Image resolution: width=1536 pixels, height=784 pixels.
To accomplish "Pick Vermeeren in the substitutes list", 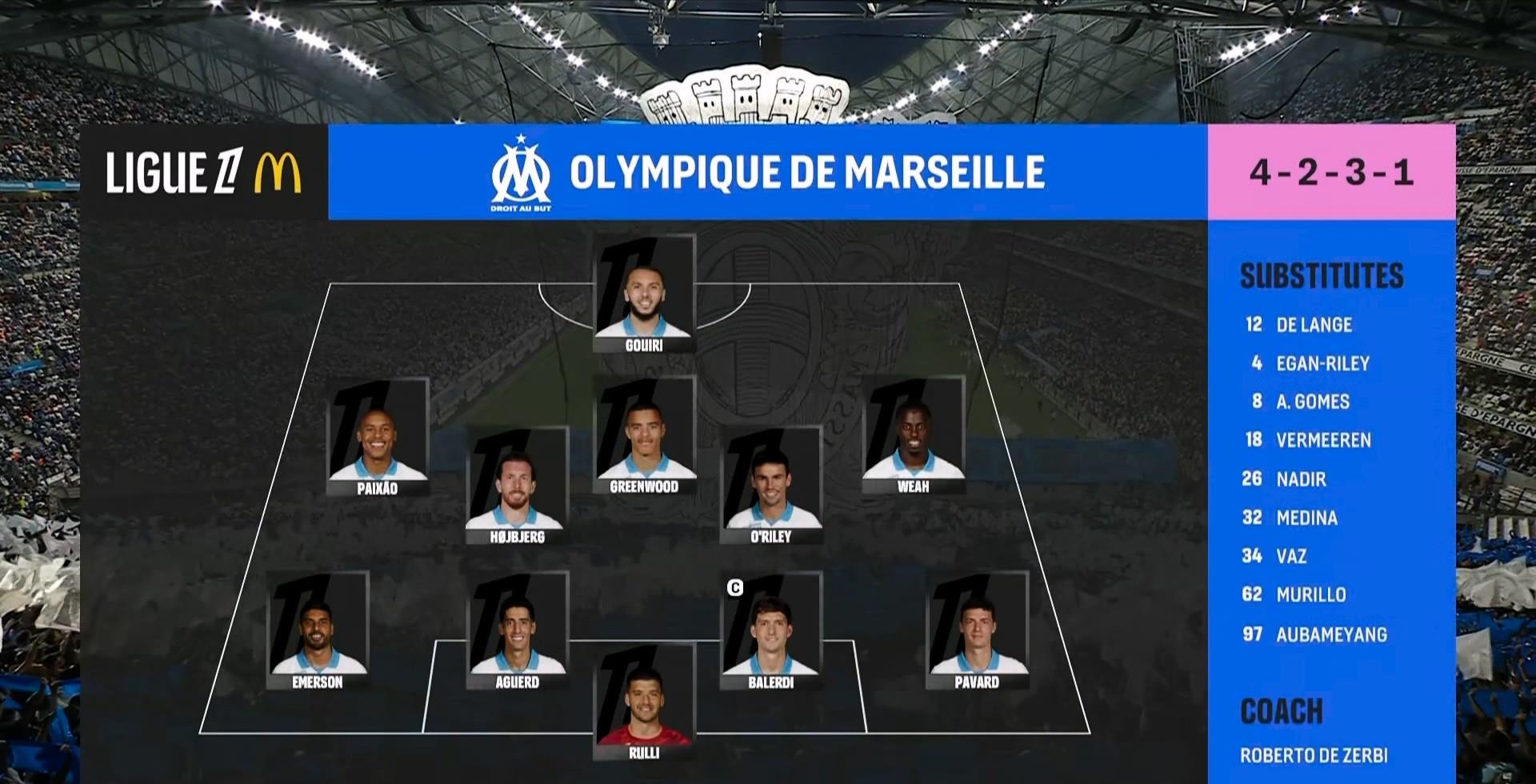I will point(1322,440).
